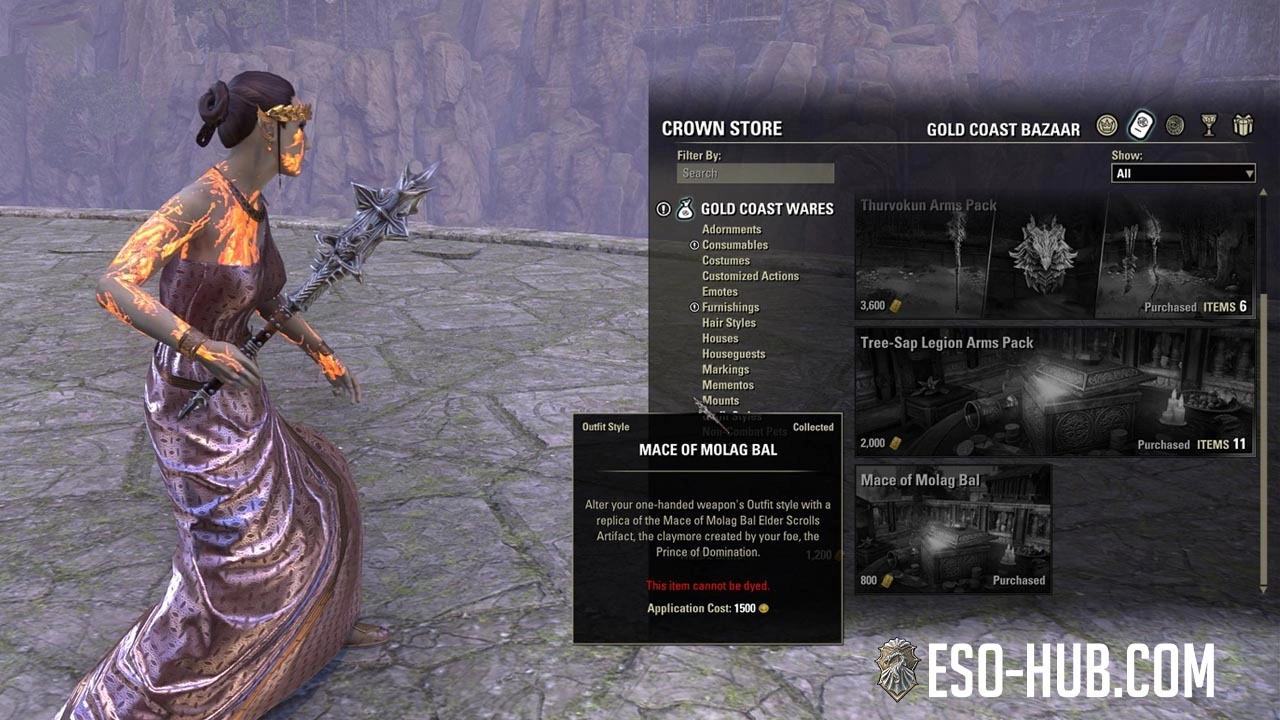Show the Hair Styles category

coord(729,323)
